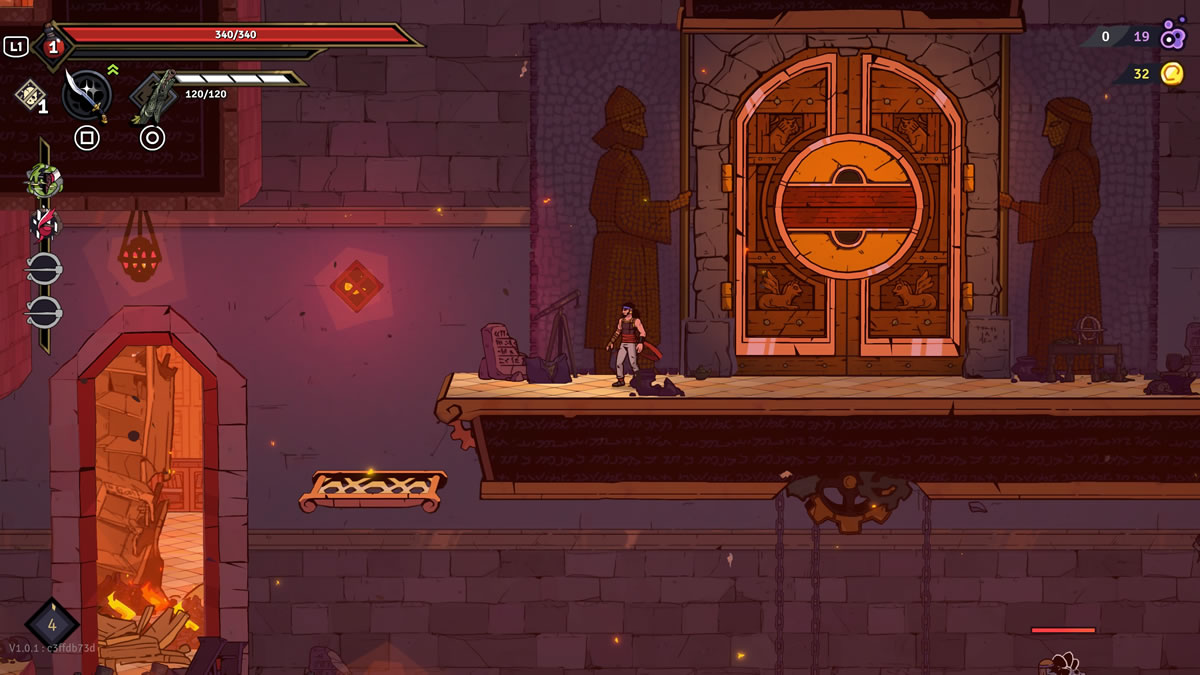The image size is (1200, 675).
Task: Select the green medallion slot
Action: click(x=43, y=180)
